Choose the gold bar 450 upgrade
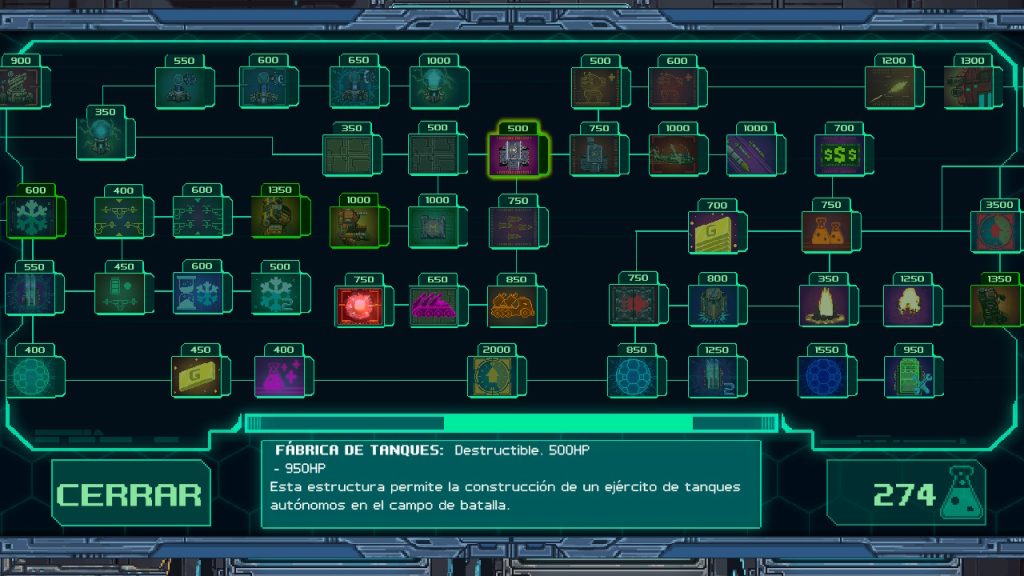Screen dimensions: 1024x576 pyautogui.click(x=199, y=377)
